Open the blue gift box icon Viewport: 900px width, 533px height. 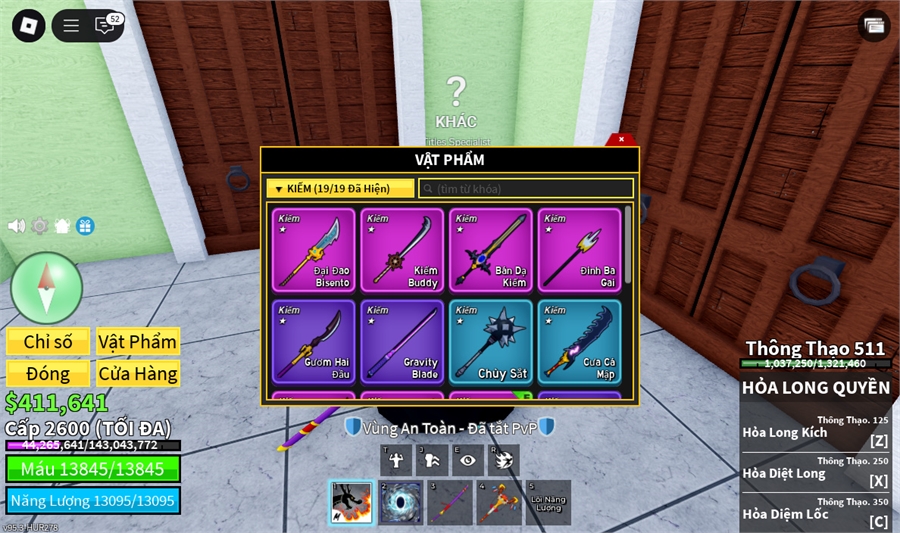coord(85,226)
